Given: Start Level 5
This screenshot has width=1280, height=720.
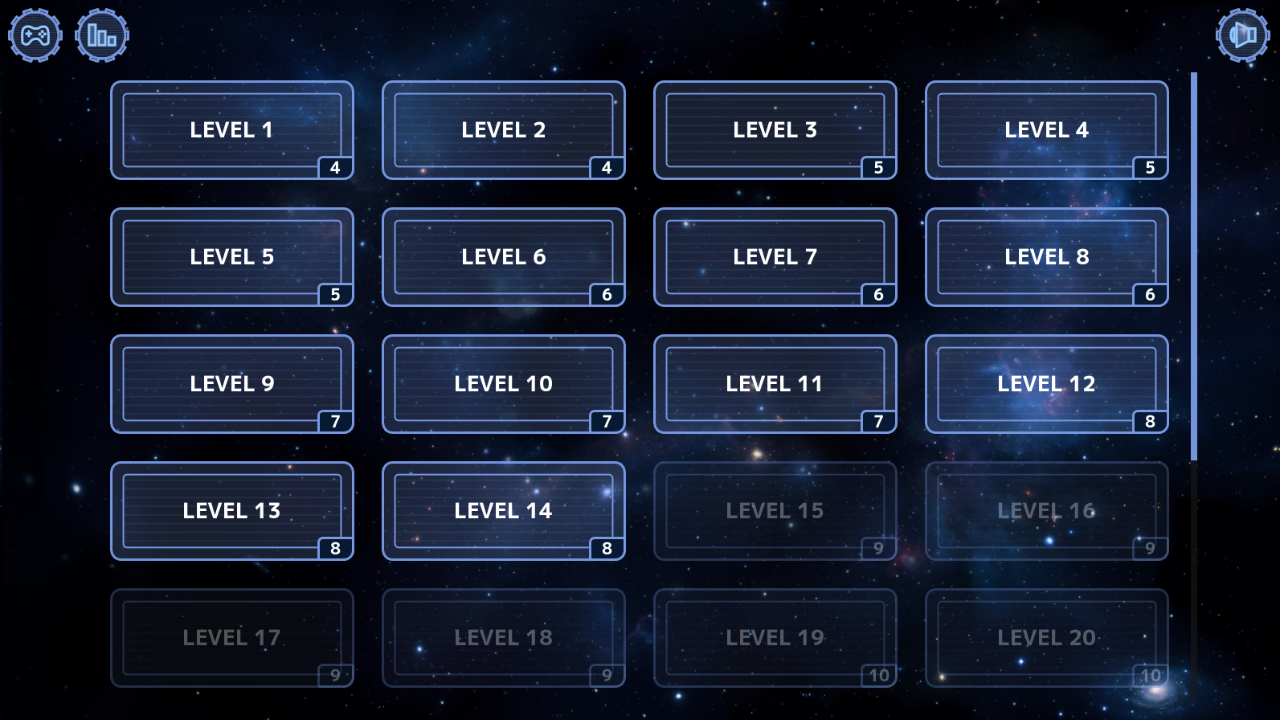Looking at the screenshot, I should click(x=231, y=257).
